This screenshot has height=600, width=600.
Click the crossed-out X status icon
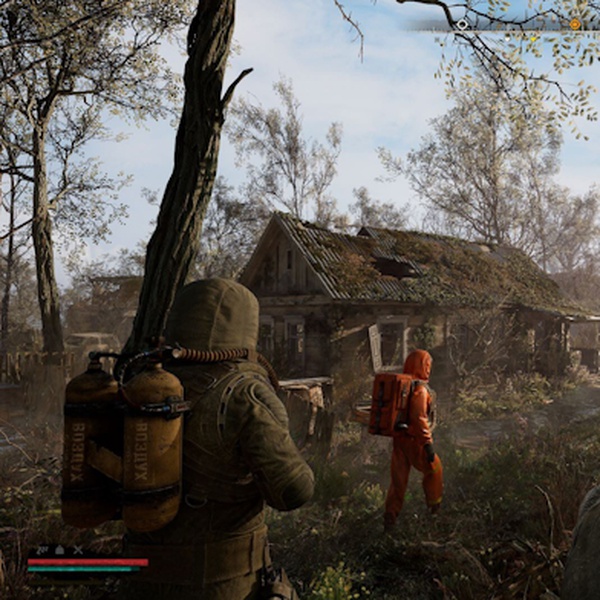tap(77, 549)
